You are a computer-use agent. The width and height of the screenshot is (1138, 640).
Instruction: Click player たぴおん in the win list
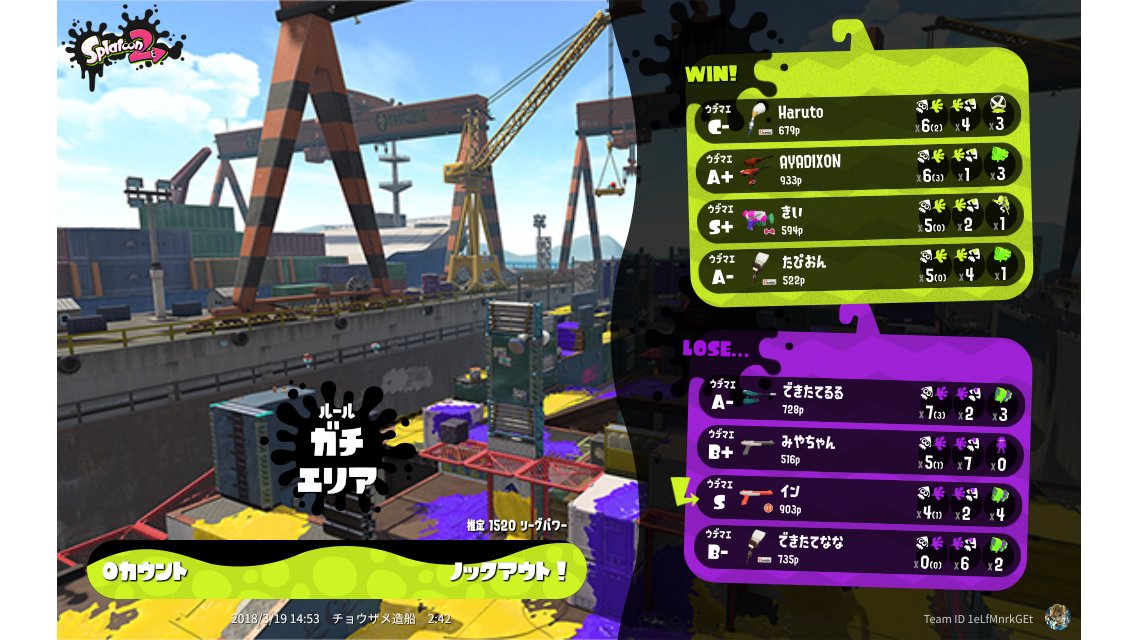(860, 266)
